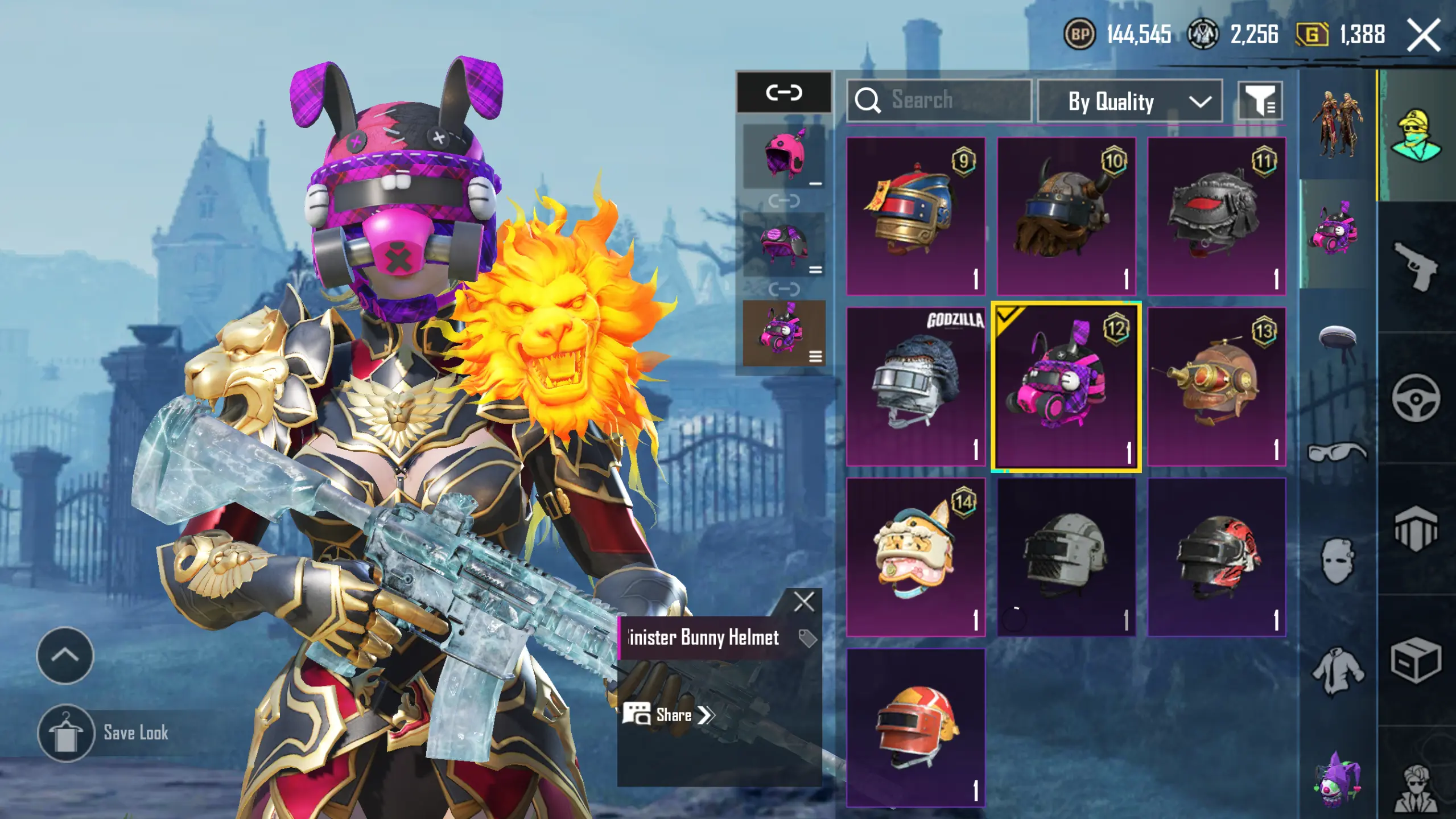Select the lion dance helmet tile
Viewport: 1456px width, 819px height.
[x=915, y=557]
